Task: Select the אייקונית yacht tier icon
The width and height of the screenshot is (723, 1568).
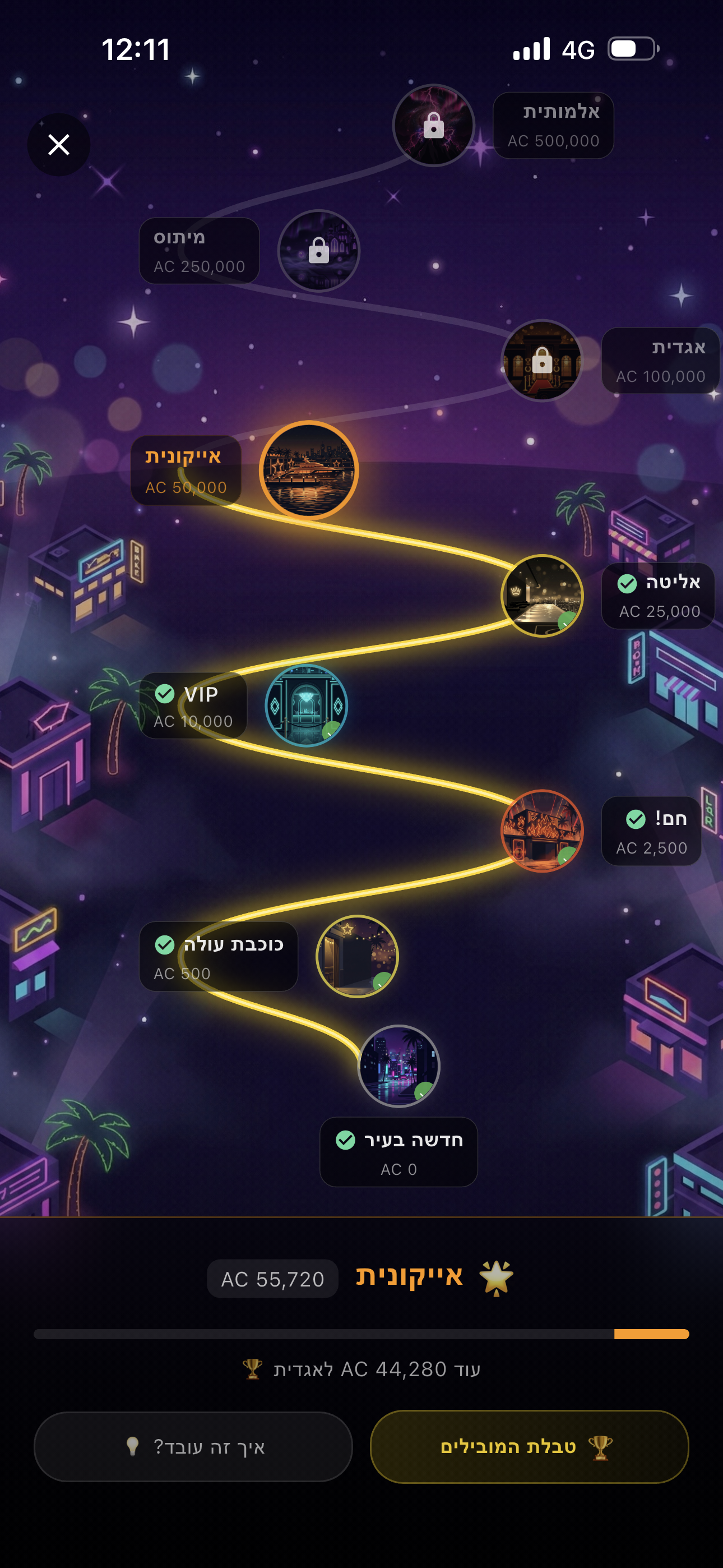Action: (x=310, y=469)
